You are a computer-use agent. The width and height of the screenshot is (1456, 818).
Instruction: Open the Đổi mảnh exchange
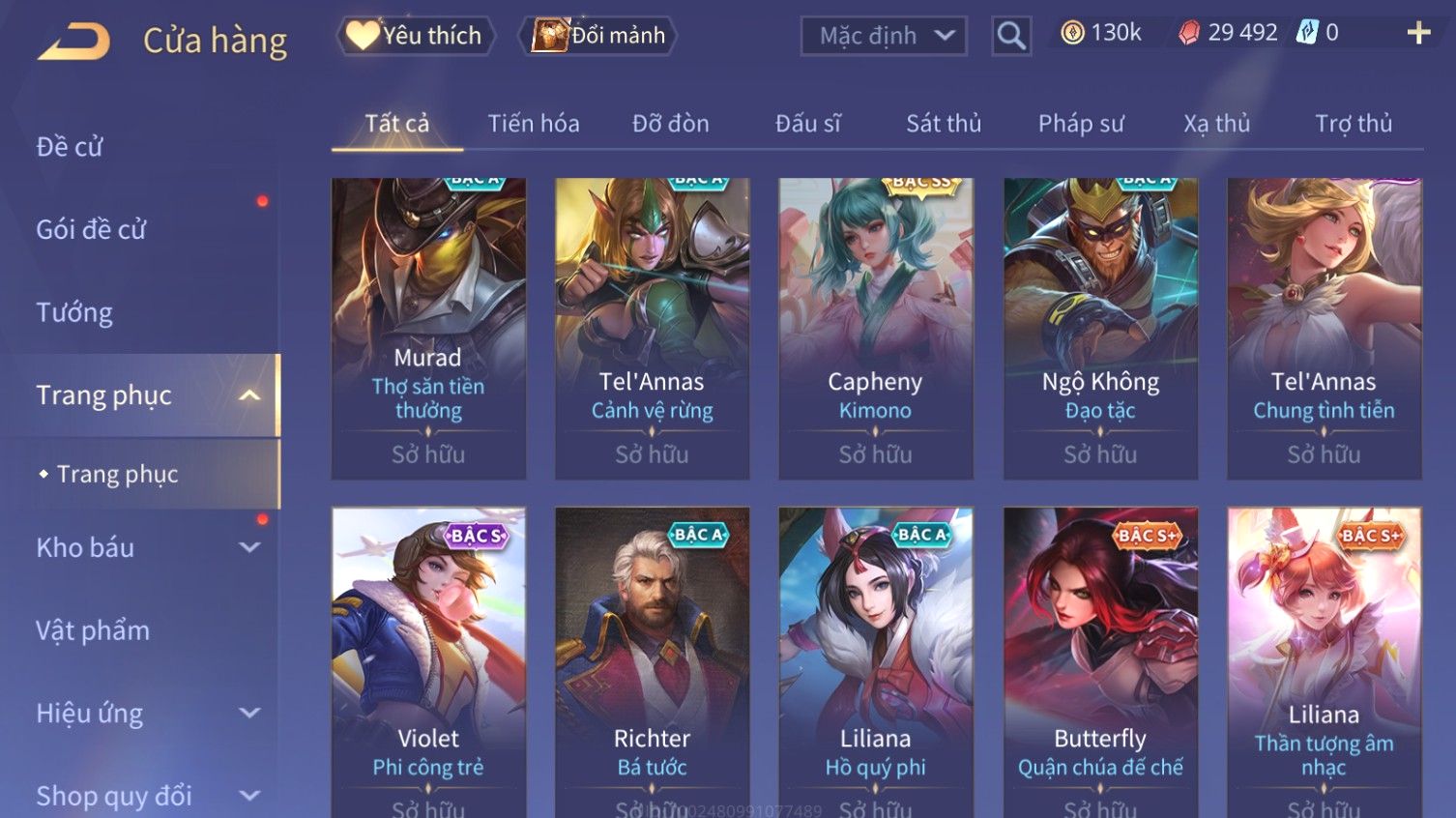pos(599,36)
